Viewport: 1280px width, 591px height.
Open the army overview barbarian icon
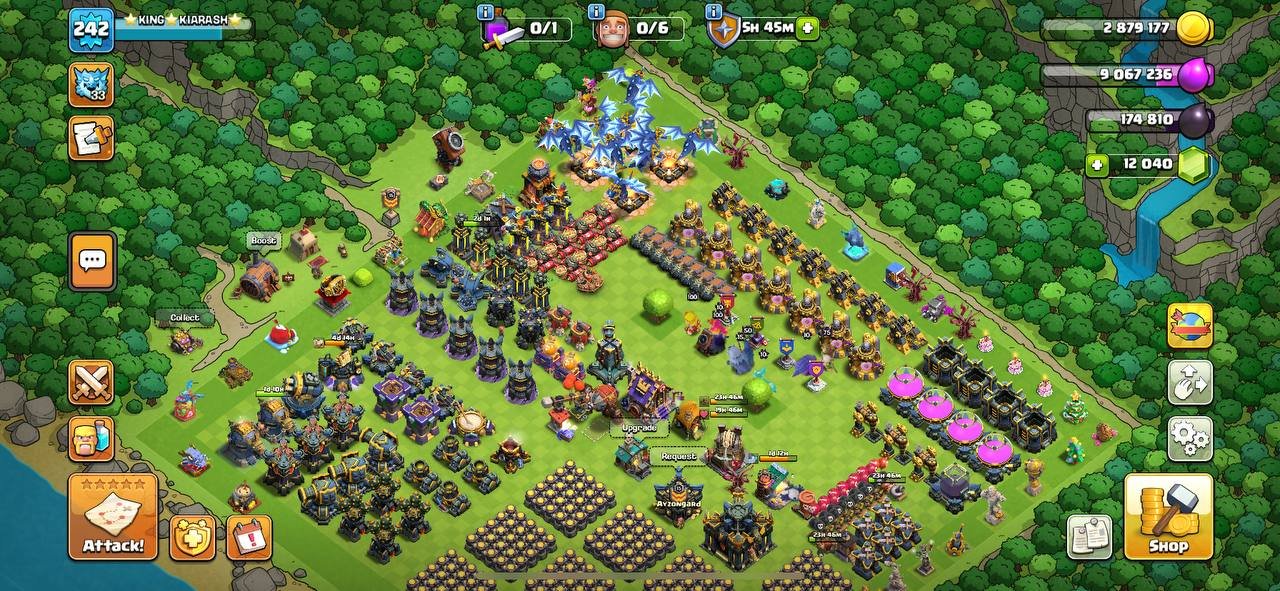tap(91, 438)
